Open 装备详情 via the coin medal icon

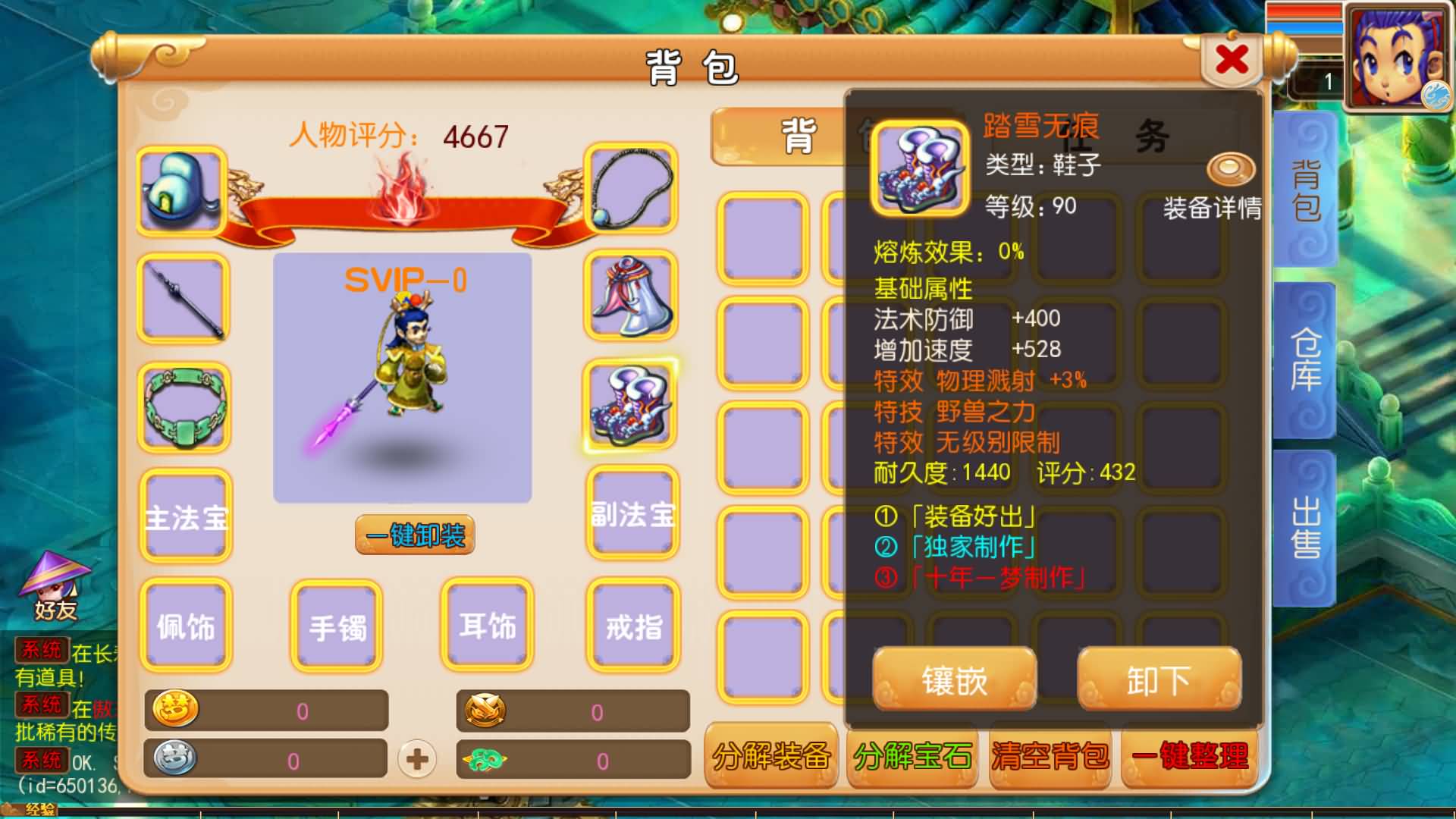[1232, 168]
